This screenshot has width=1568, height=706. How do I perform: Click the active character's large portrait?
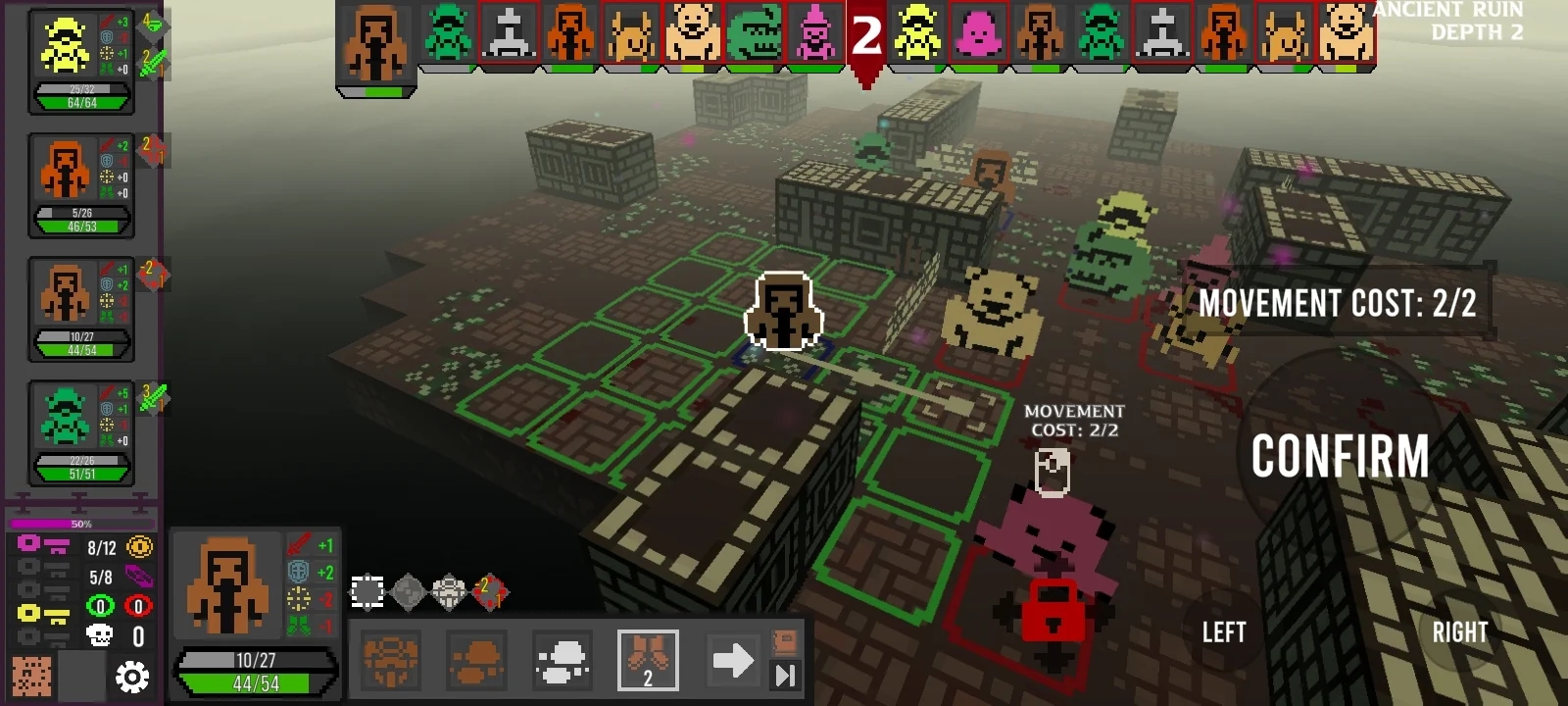227,585
